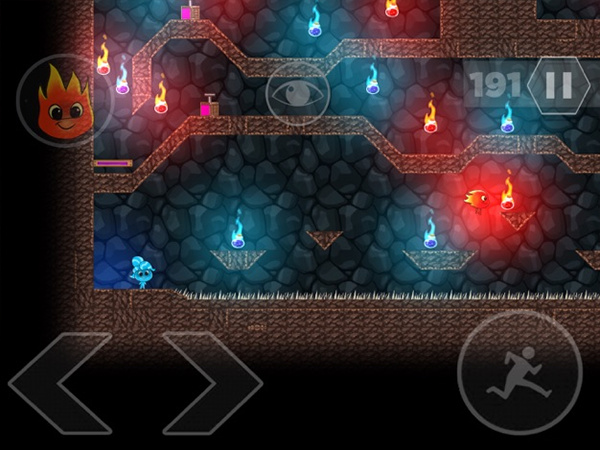600x450 pixels.
Task: Move right with the right arrow
Action: point(211,382)
